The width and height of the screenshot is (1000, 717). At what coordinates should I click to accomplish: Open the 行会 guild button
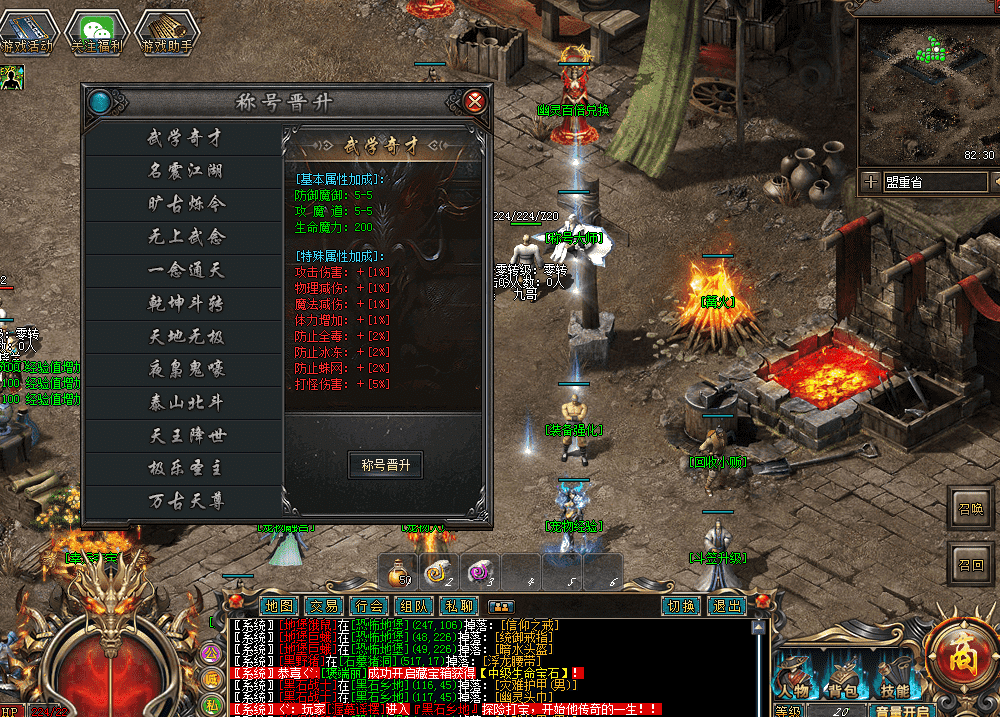(x=369, y=606)
